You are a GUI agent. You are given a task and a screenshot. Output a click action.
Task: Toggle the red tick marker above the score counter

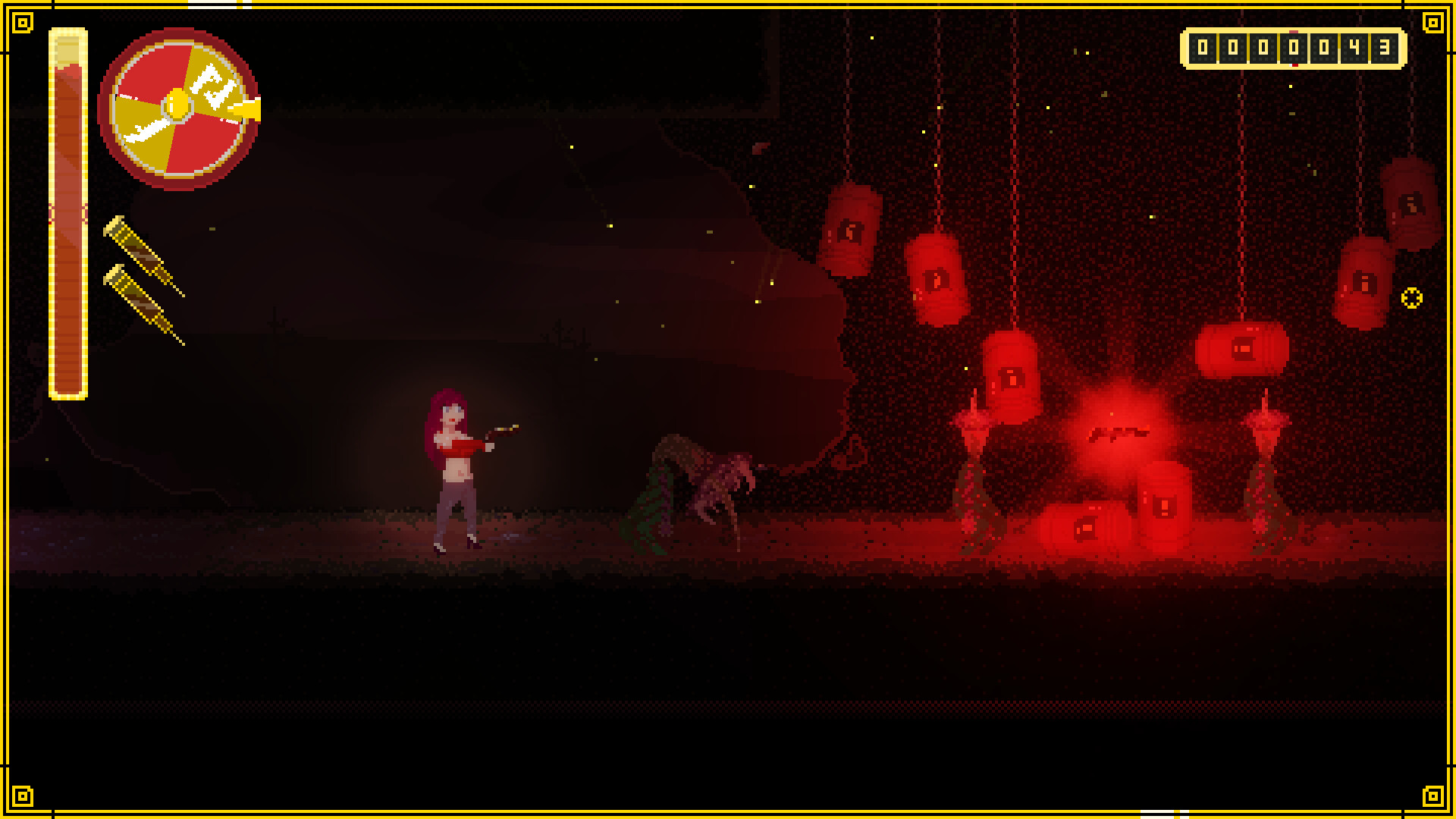1294,32
